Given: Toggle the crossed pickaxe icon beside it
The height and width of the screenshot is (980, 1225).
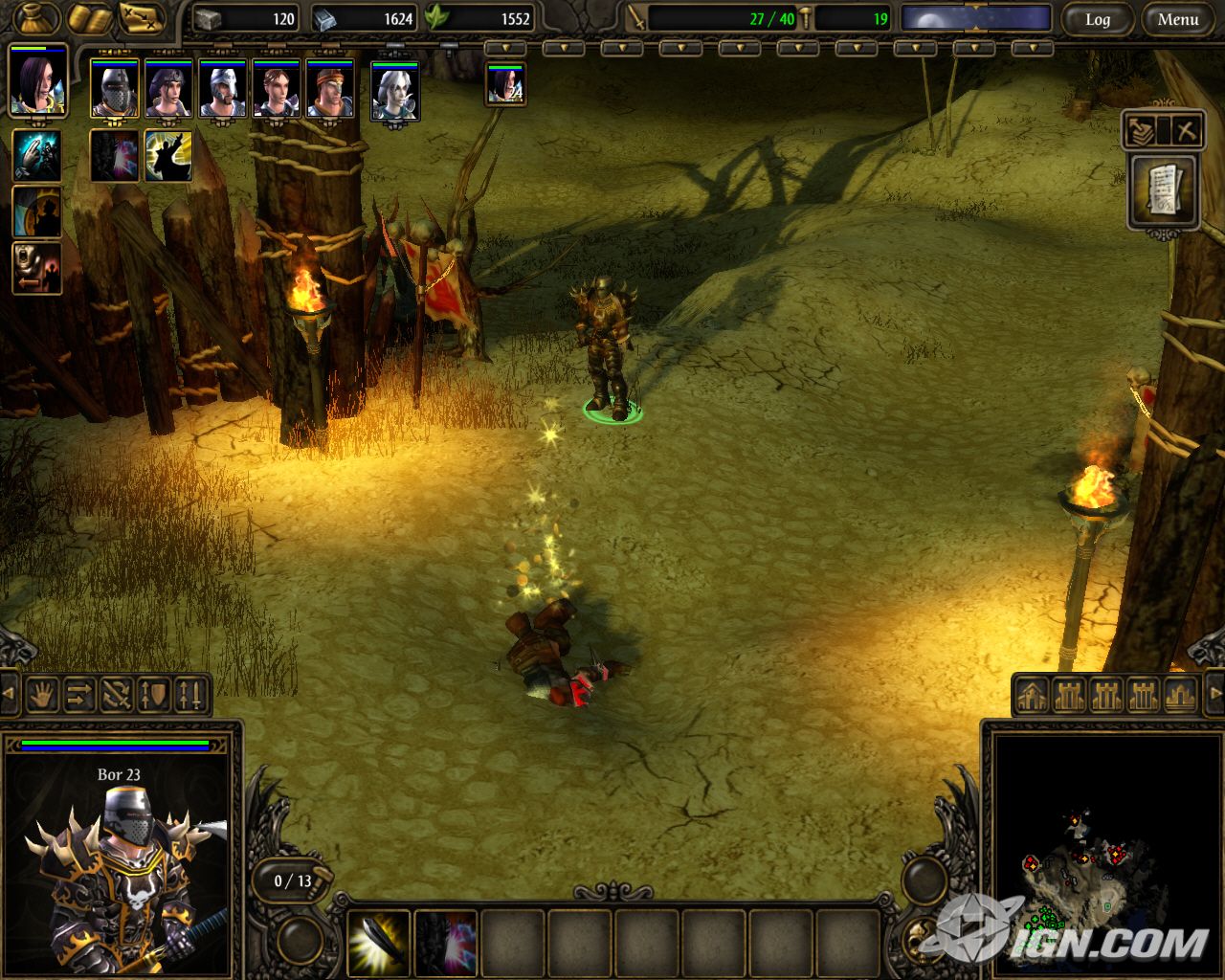Looking at the screenshot, I should point(1185,131).
